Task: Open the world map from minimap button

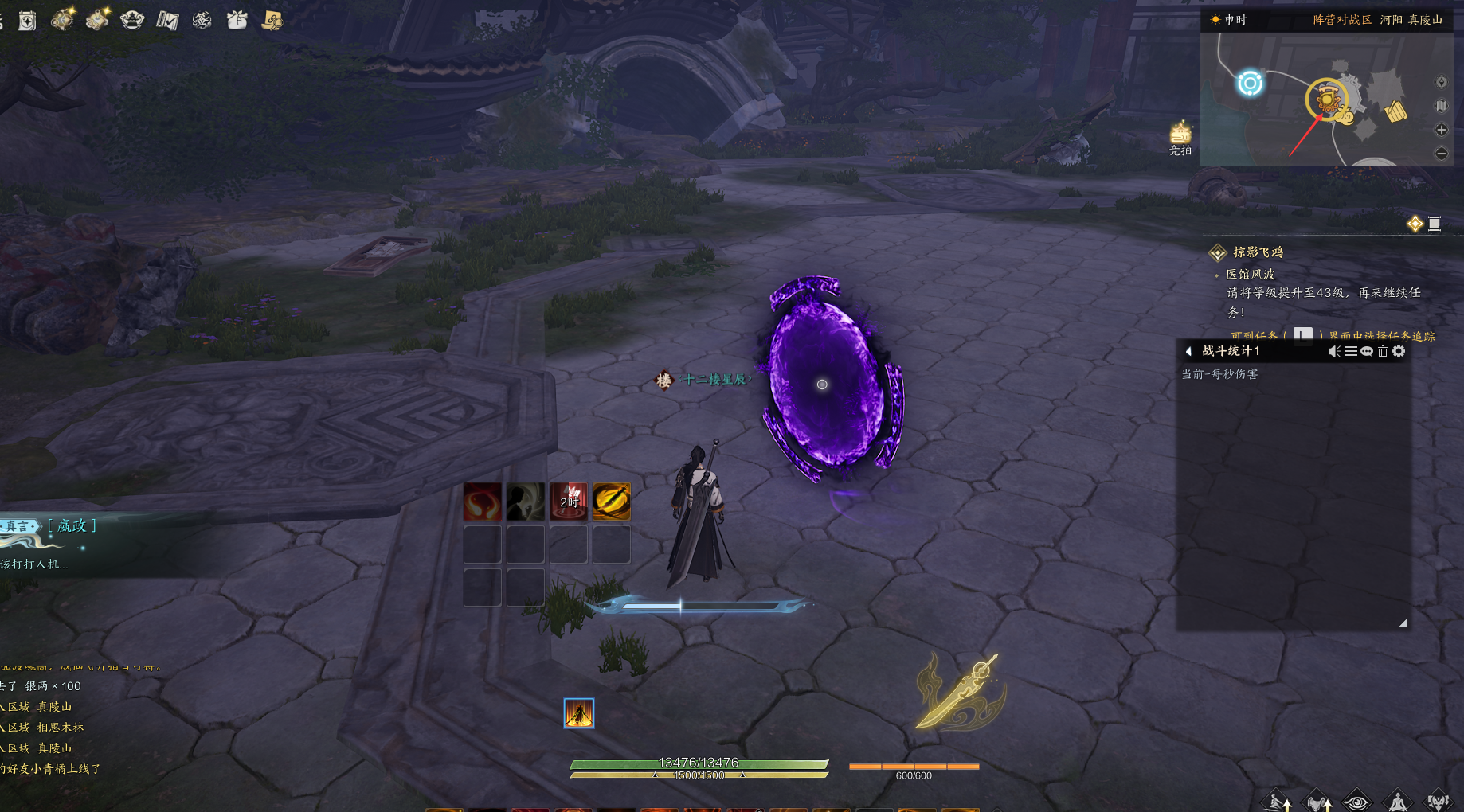Action: click(x=1441, y=106)
